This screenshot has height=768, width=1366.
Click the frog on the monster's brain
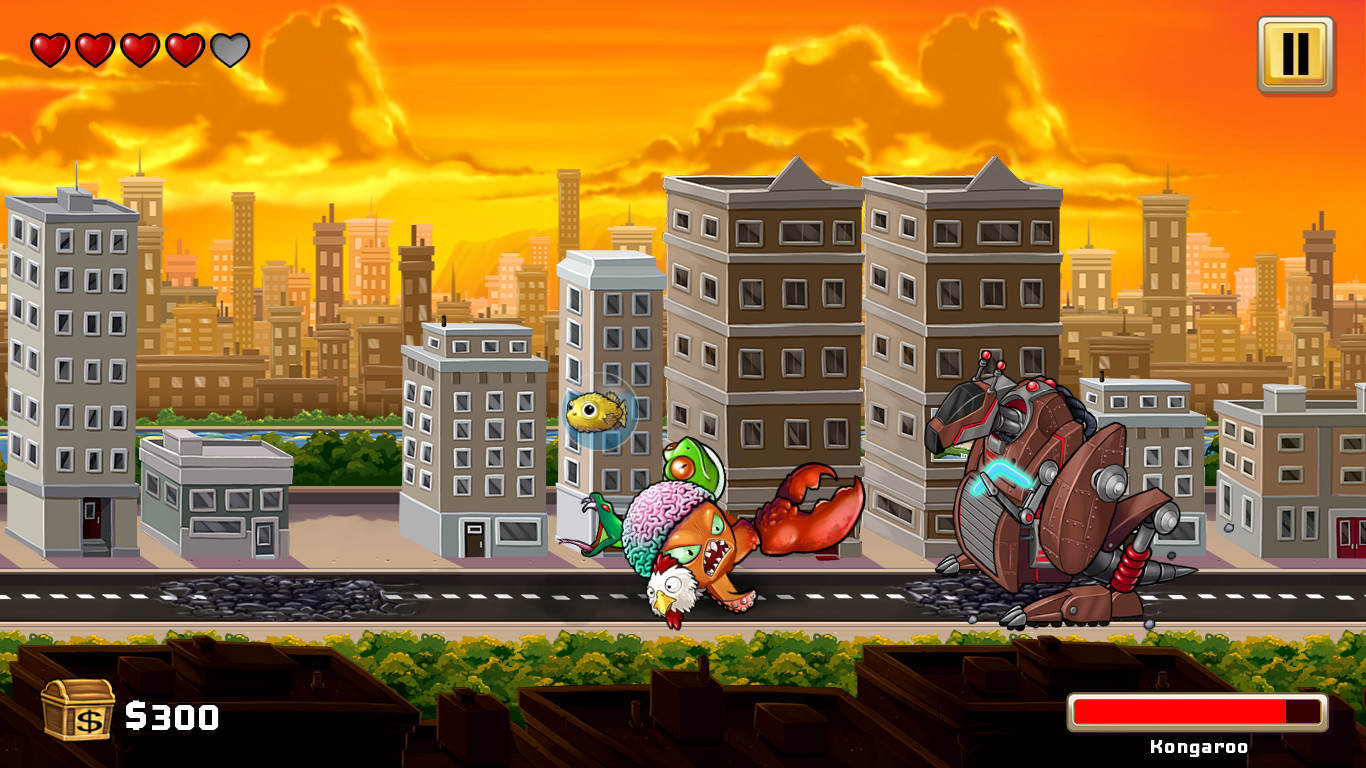pos(690,465)
